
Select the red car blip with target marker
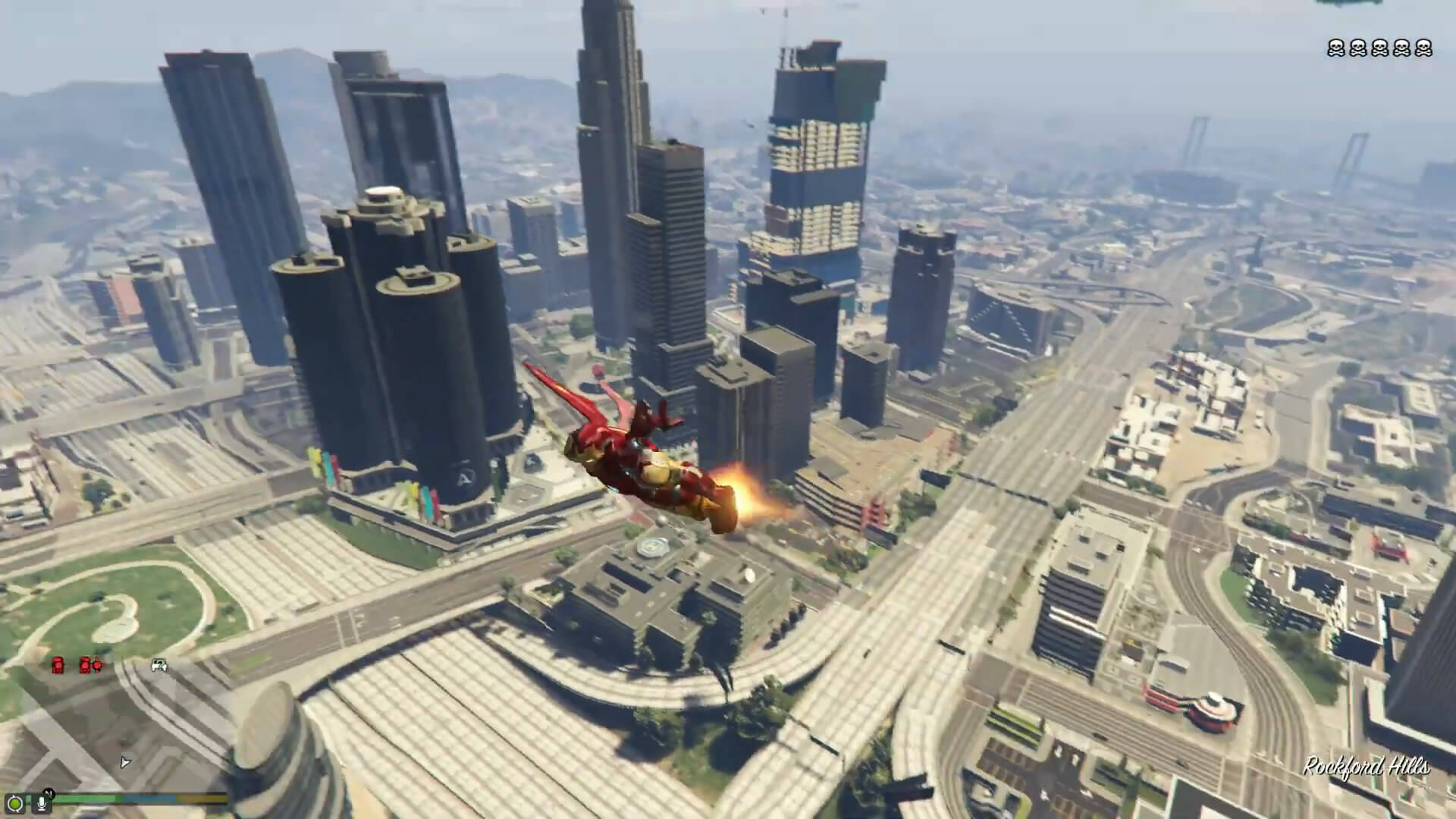[90, 665]
